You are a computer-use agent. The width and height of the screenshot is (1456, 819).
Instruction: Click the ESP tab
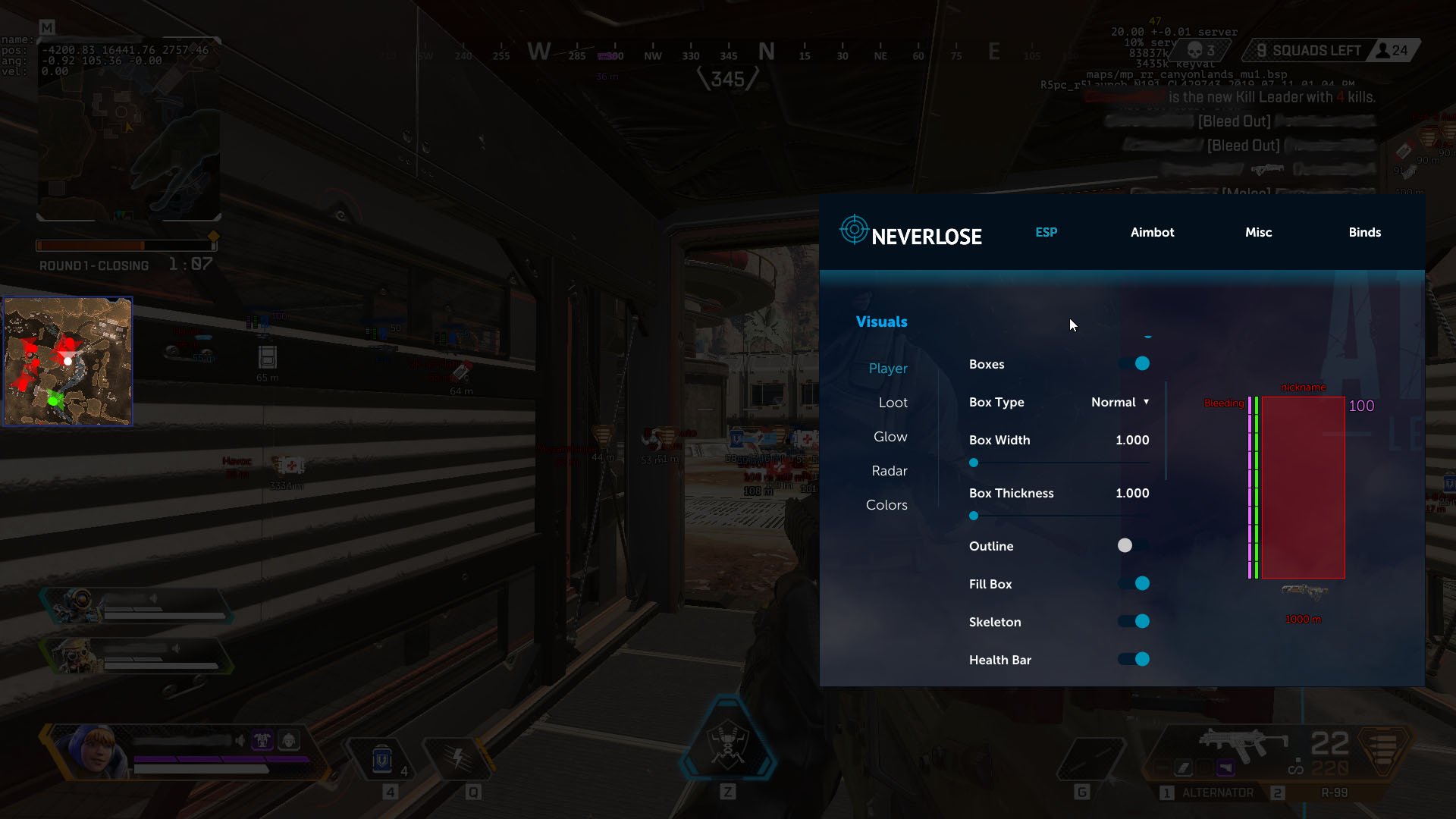[x=1046, y=232]
